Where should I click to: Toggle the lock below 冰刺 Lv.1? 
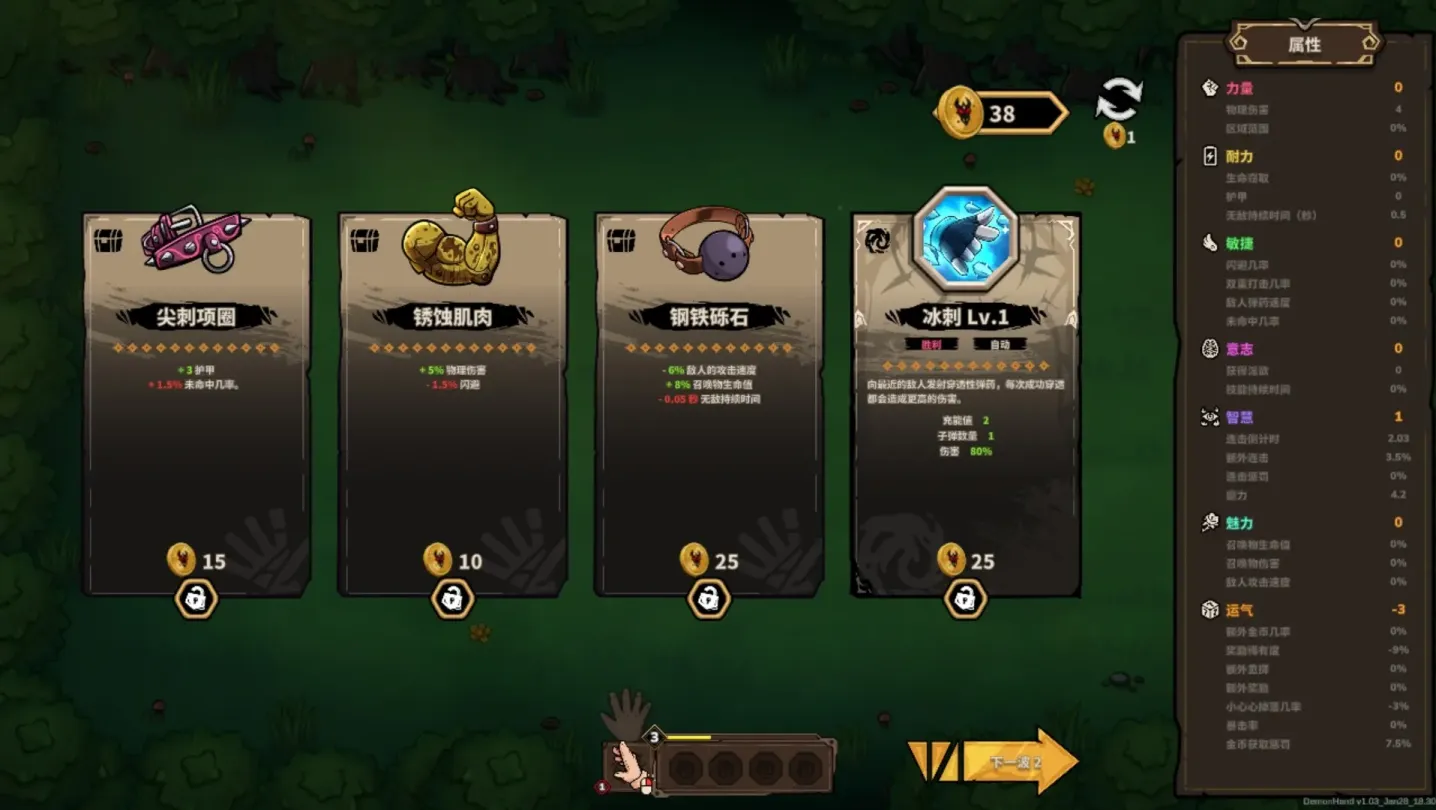(965, 599)
